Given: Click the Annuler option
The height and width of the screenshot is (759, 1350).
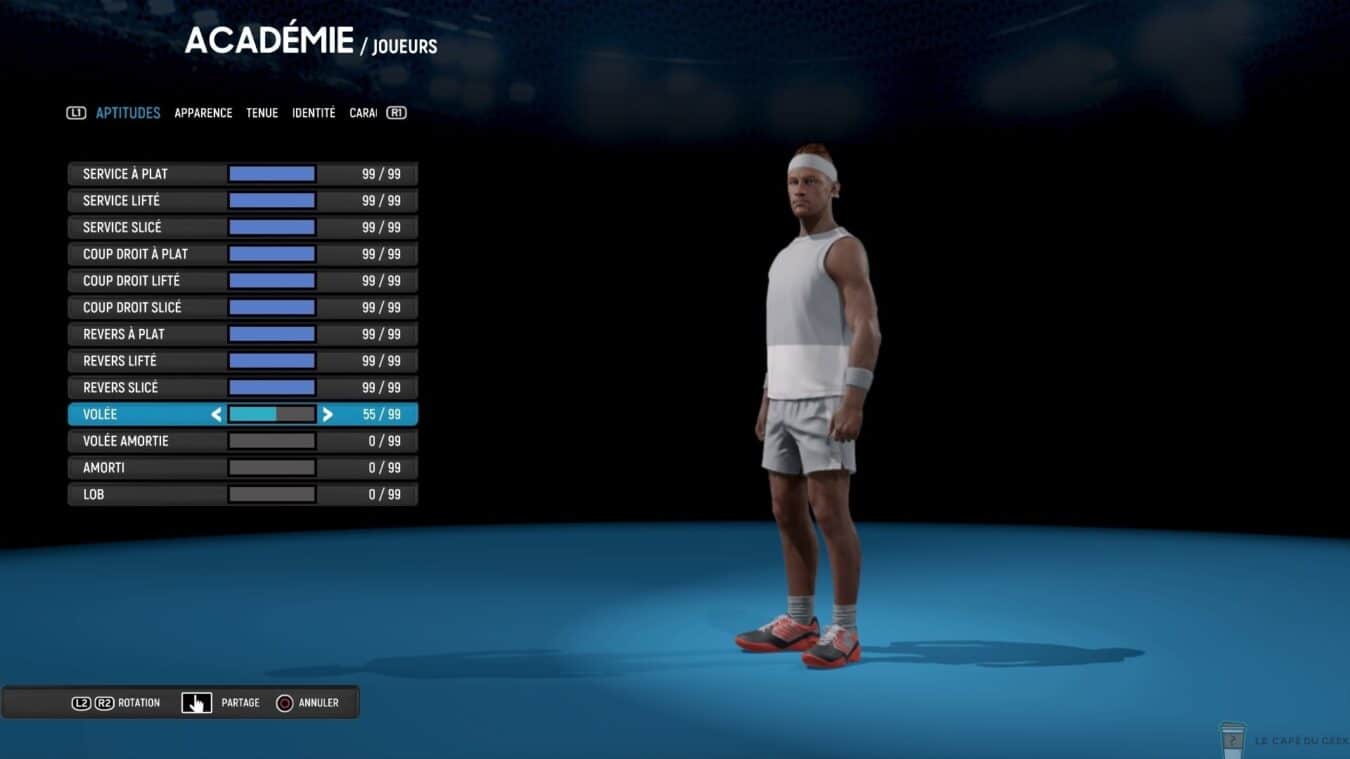Looking at the screenshot, I should (x=308, y=703).
